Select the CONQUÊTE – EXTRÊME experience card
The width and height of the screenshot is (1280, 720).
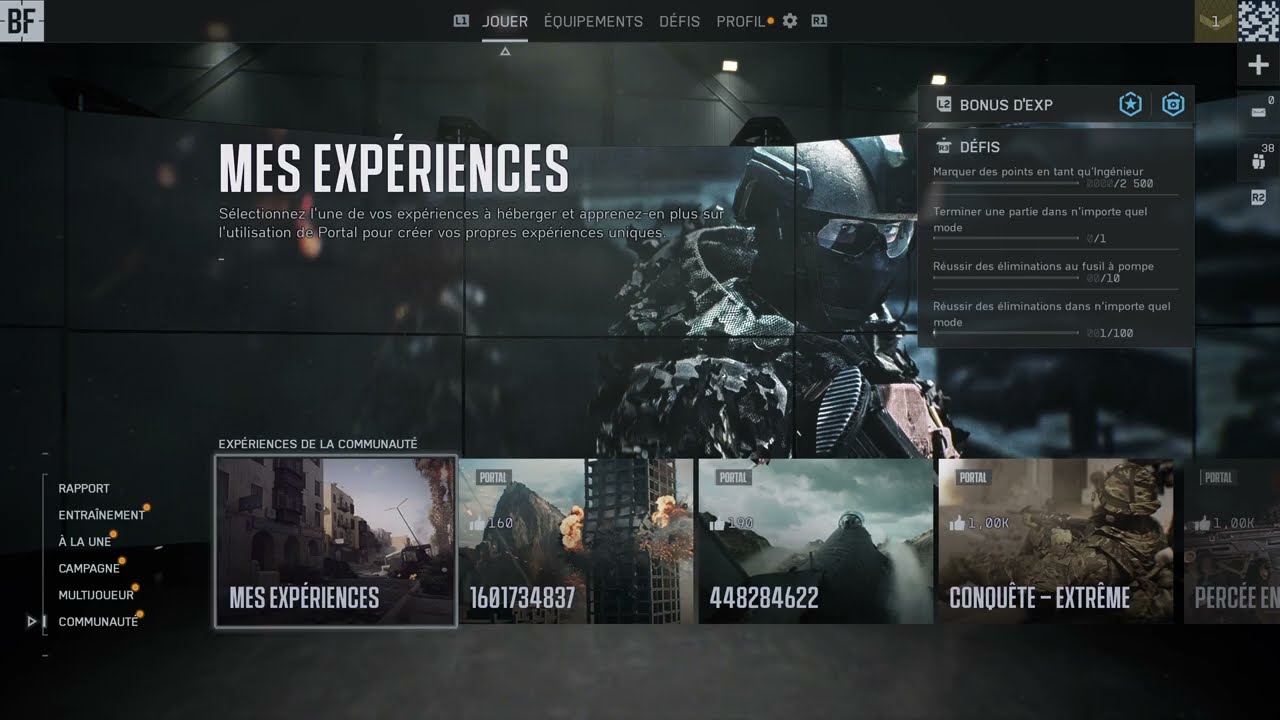tap(1055, 541)
